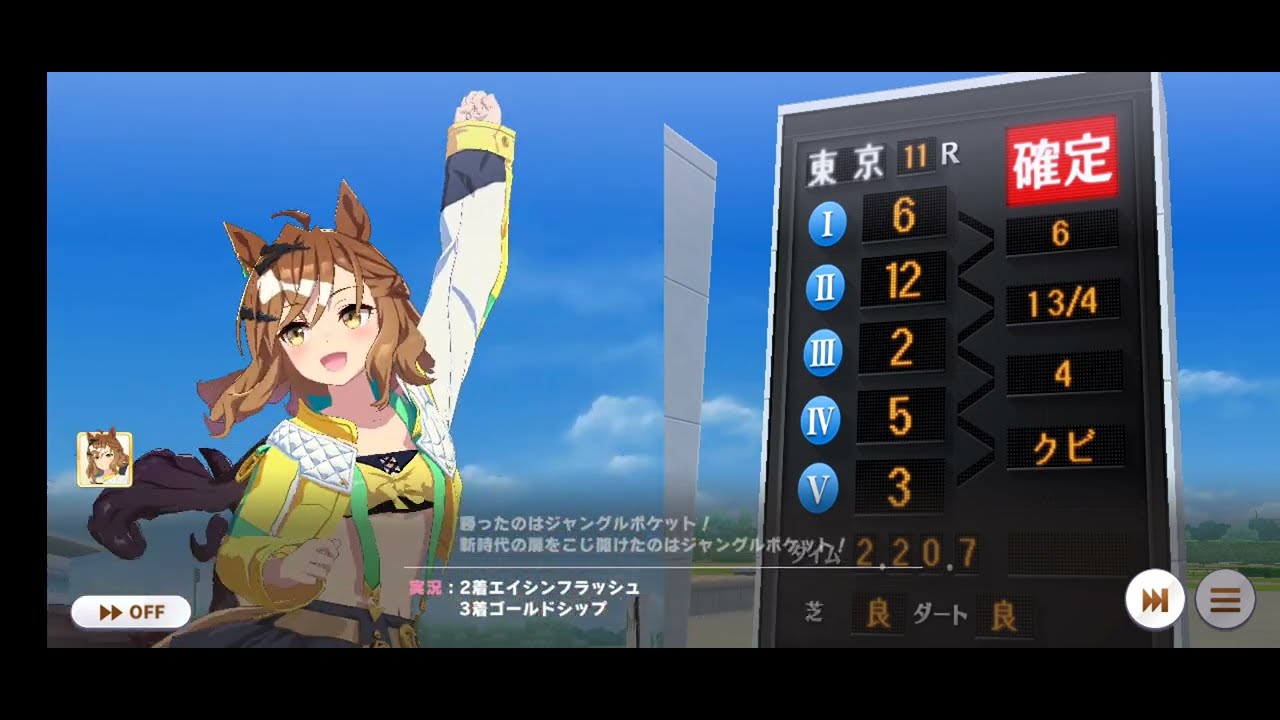The image size is (1280, 720).
Task: Tap the skip-to-end fast forward icon
Action: (1155, 599)
